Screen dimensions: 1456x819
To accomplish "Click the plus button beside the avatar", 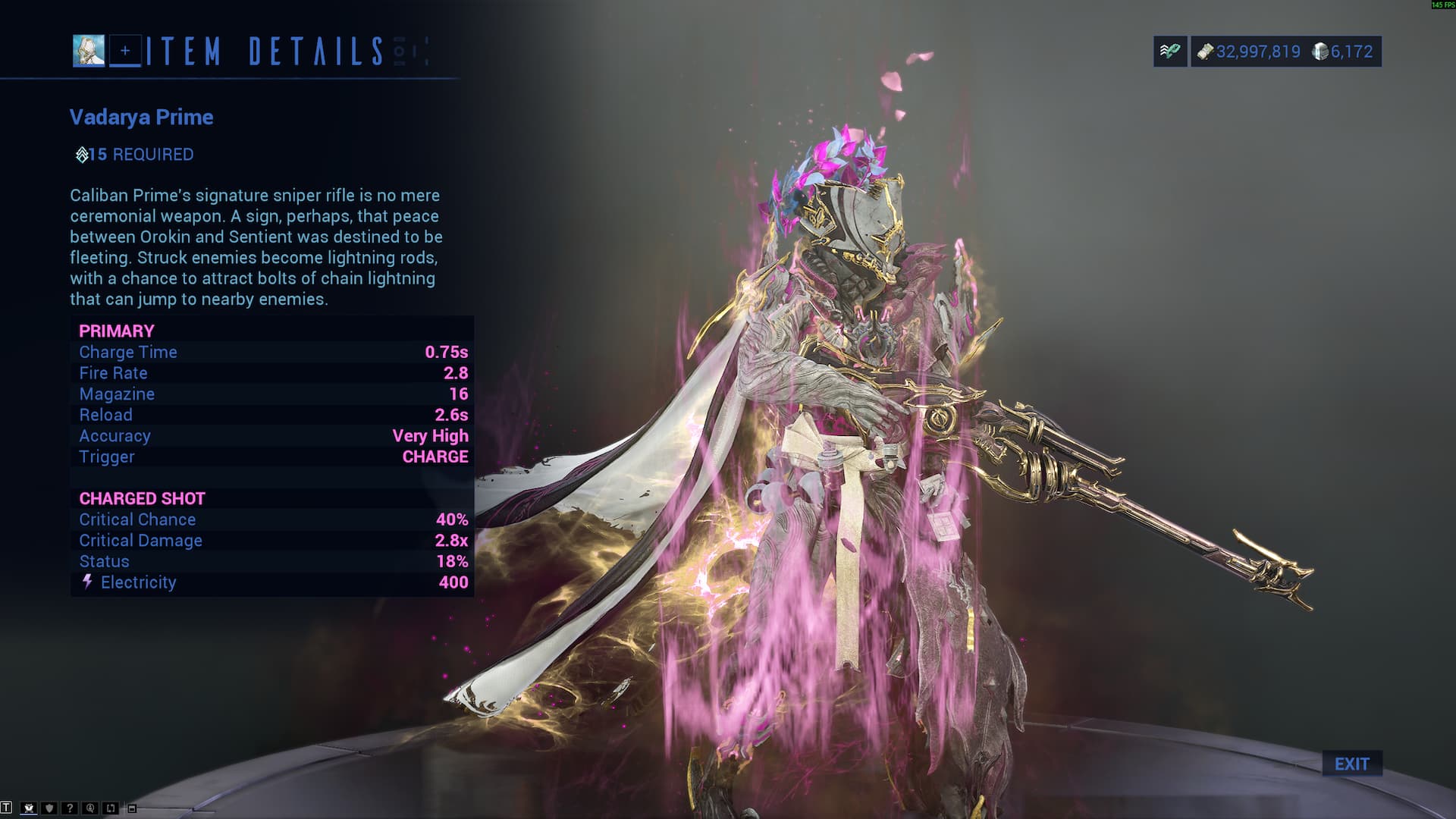I will [125, 51].
